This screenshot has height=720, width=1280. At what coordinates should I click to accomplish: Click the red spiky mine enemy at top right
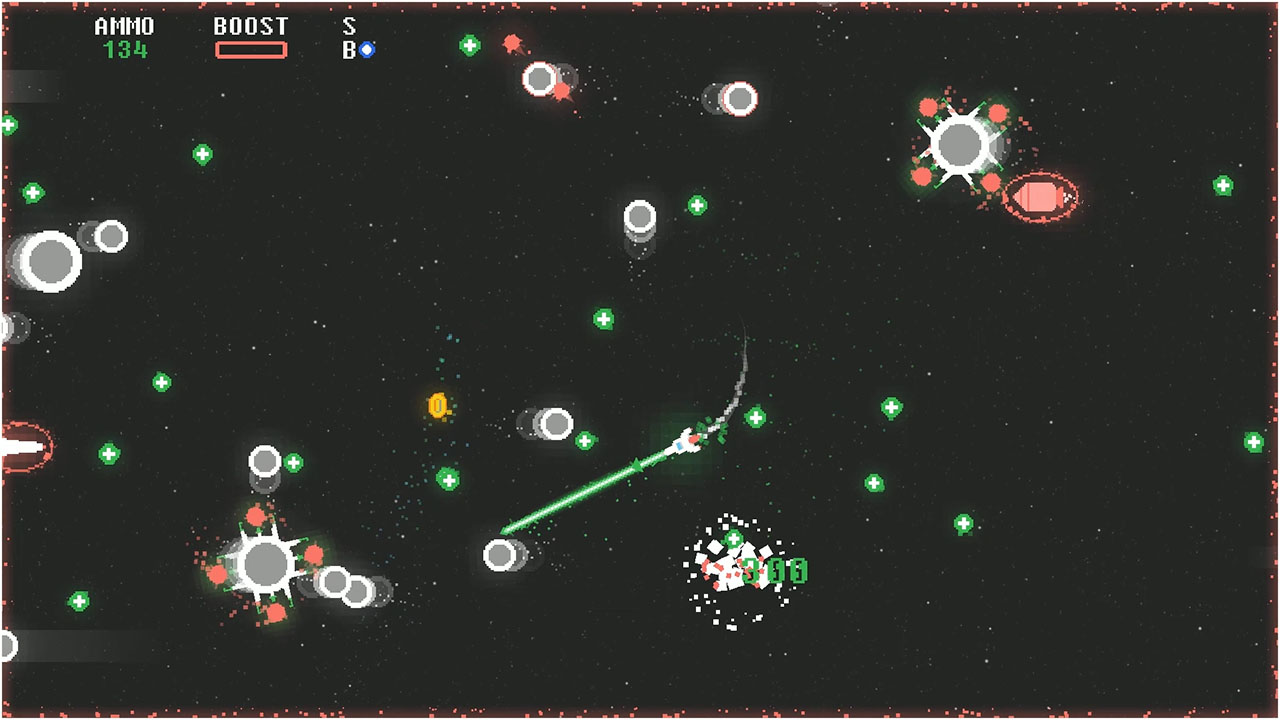pyautogui.click(x=962, y=143)
